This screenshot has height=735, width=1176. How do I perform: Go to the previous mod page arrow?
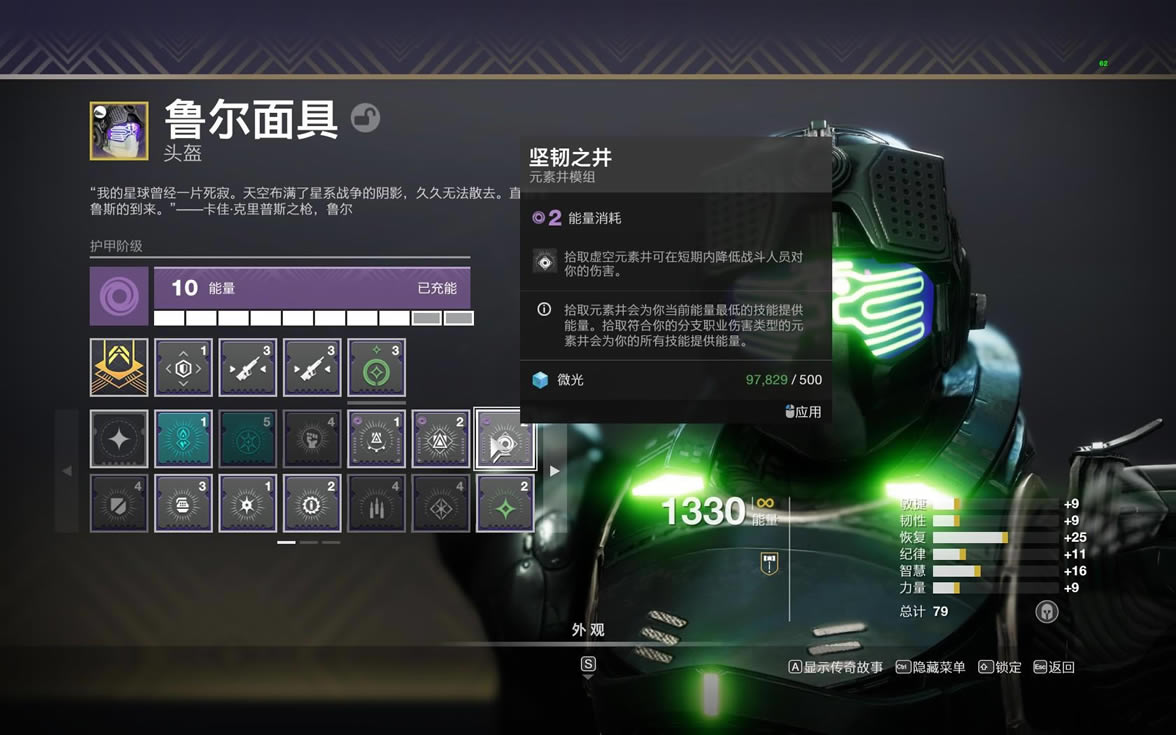tap(67, 471)
